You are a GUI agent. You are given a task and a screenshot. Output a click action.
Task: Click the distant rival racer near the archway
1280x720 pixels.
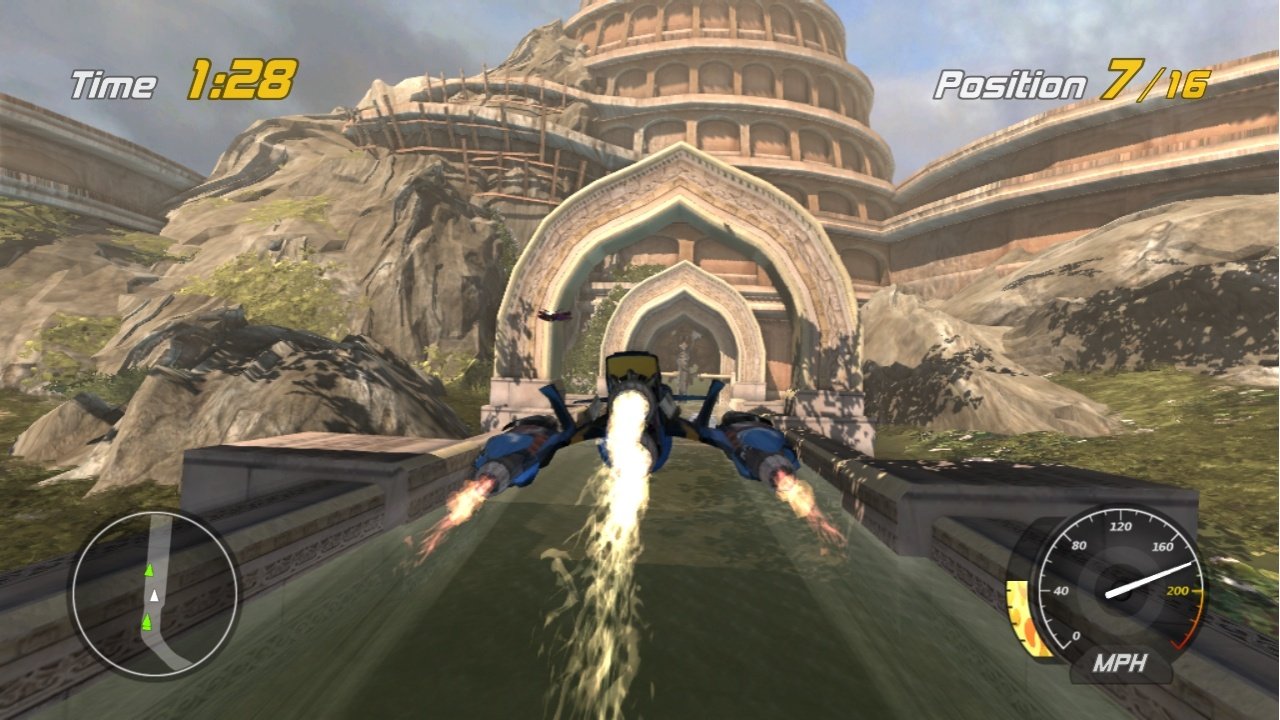coord(553,317)
